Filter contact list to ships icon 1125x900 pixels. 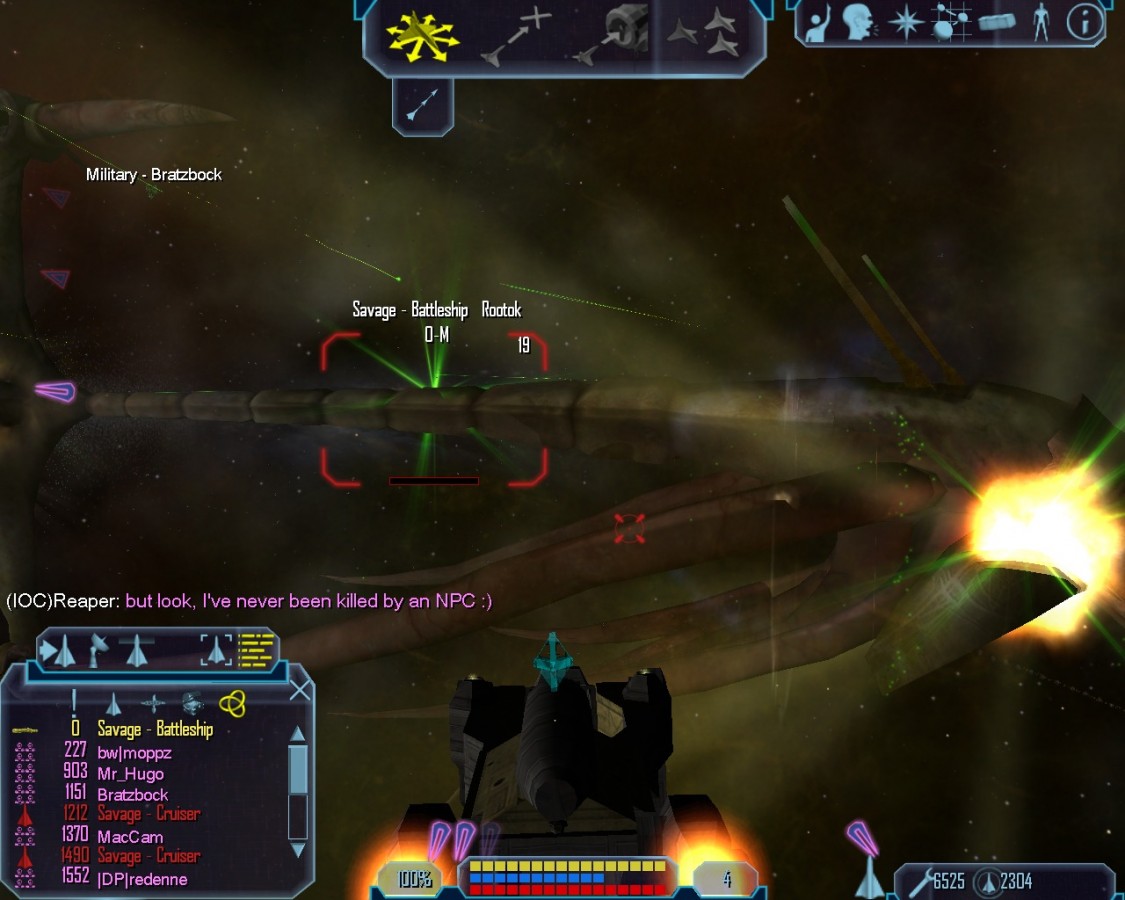pyautogui.click(x=114, y=704)
